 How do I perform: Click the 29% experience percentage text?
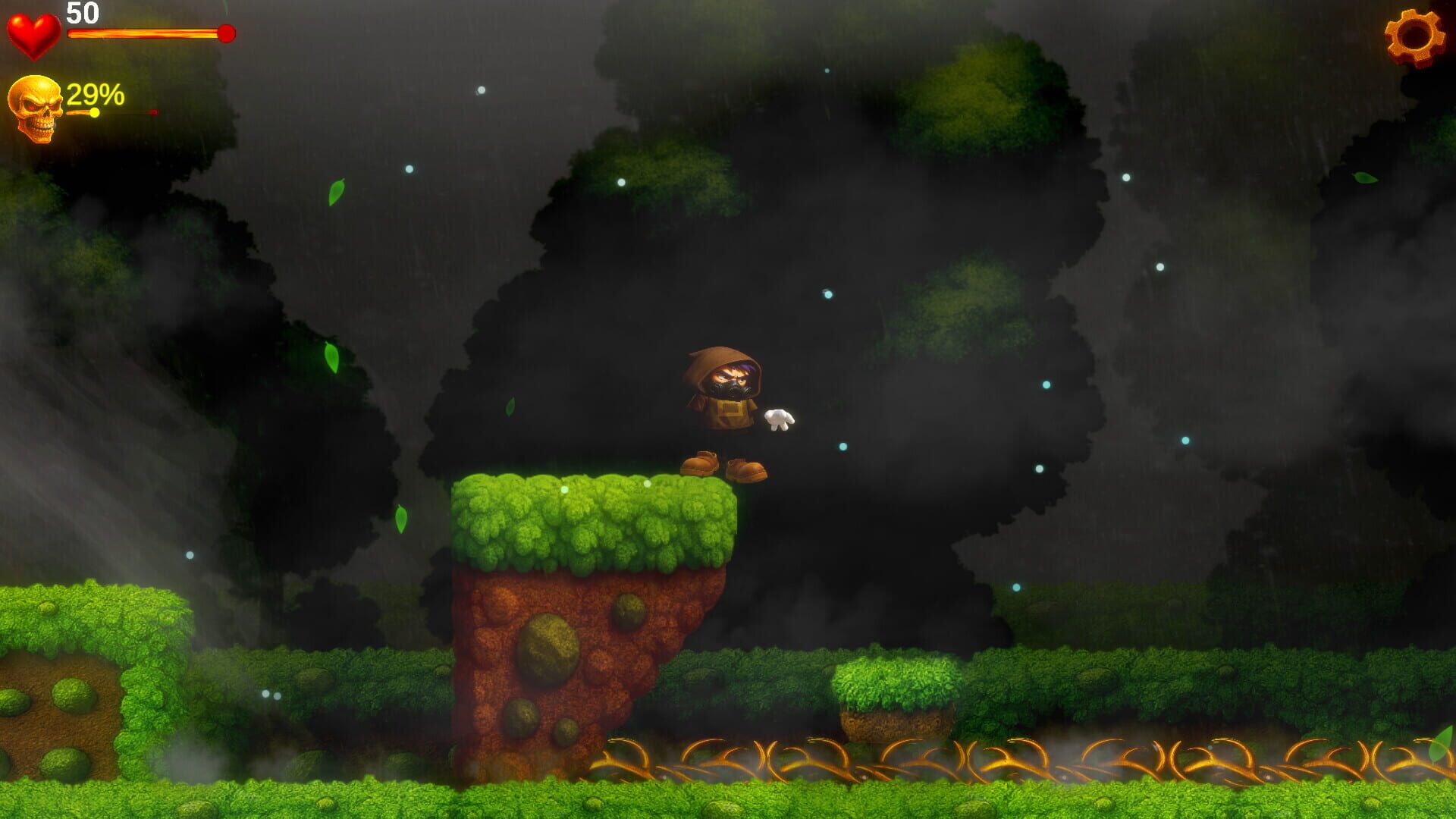coord(93,93)
